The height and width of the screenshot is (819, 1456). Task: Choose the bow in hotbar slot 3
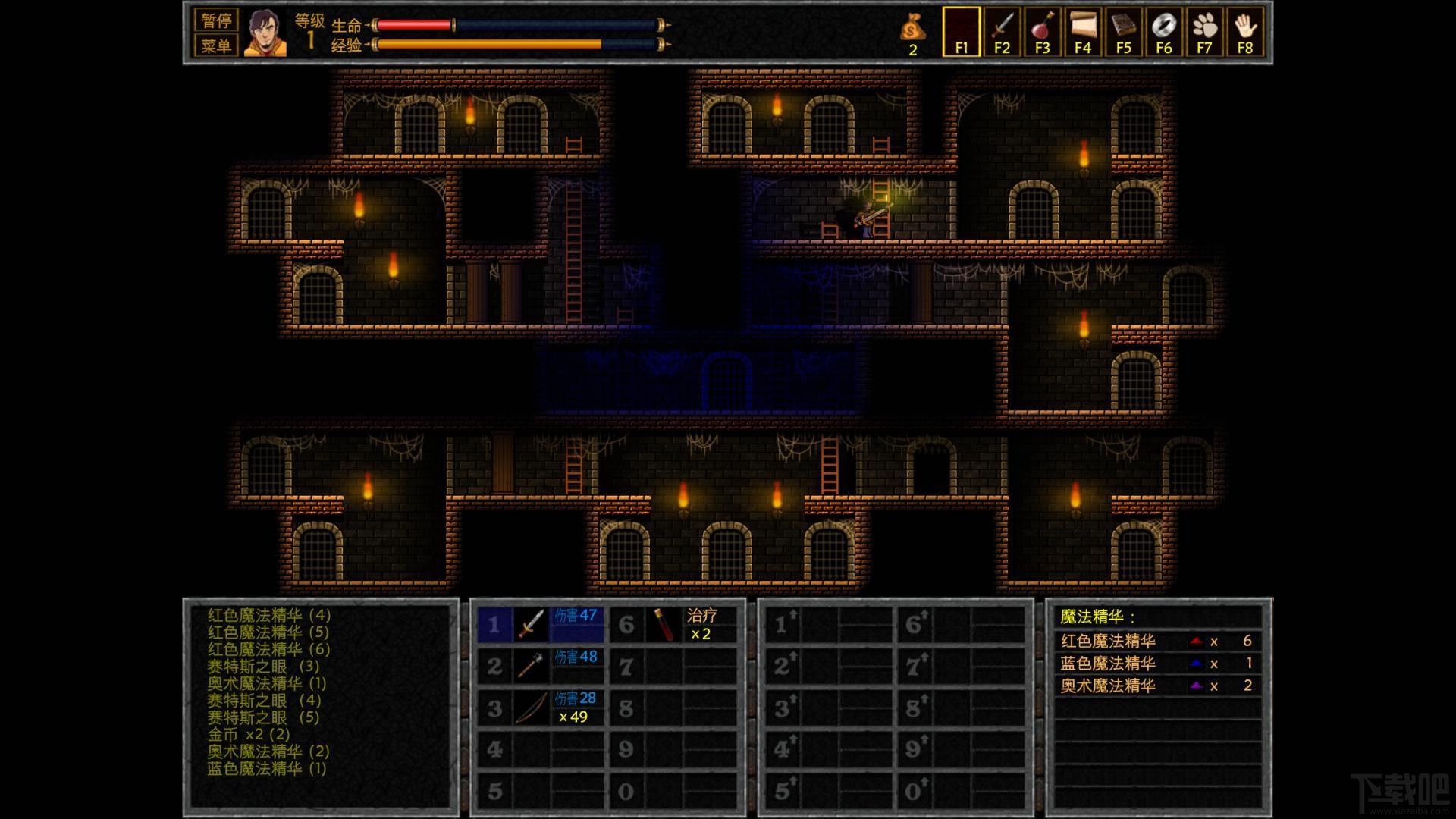coord(532,708)
